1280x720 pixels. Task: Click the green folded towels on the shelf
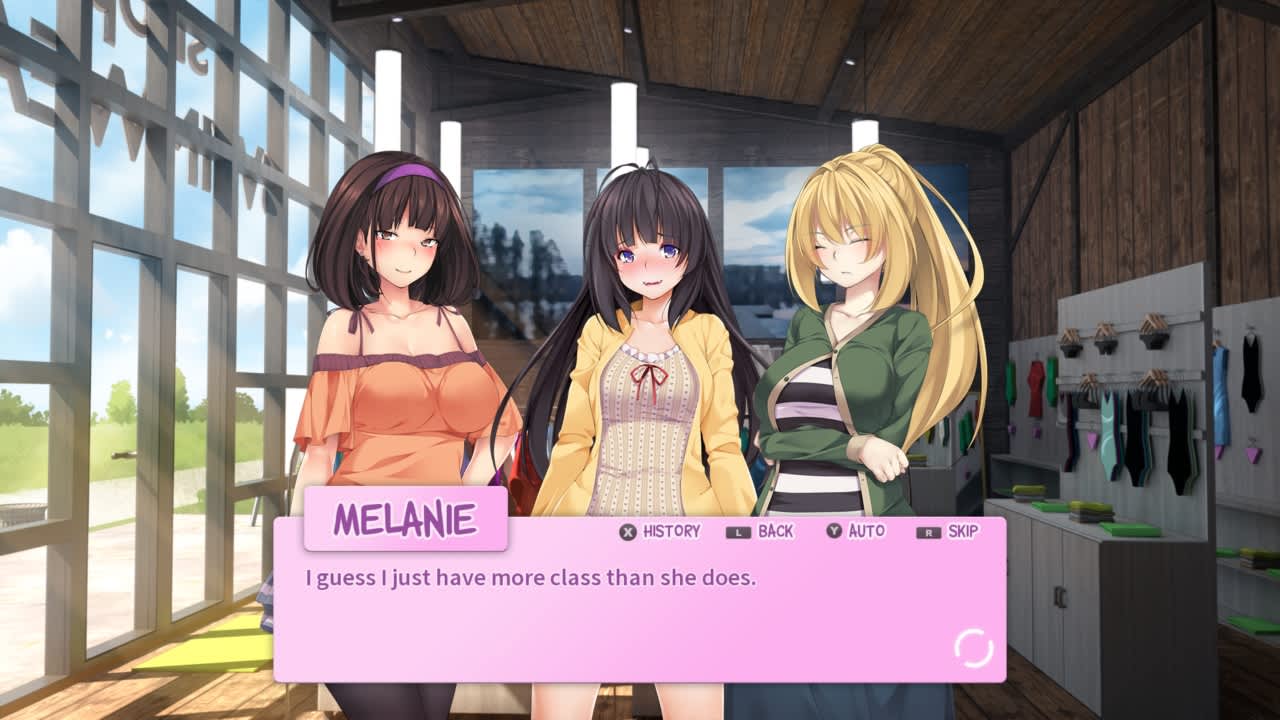[x=1090, y=510]
